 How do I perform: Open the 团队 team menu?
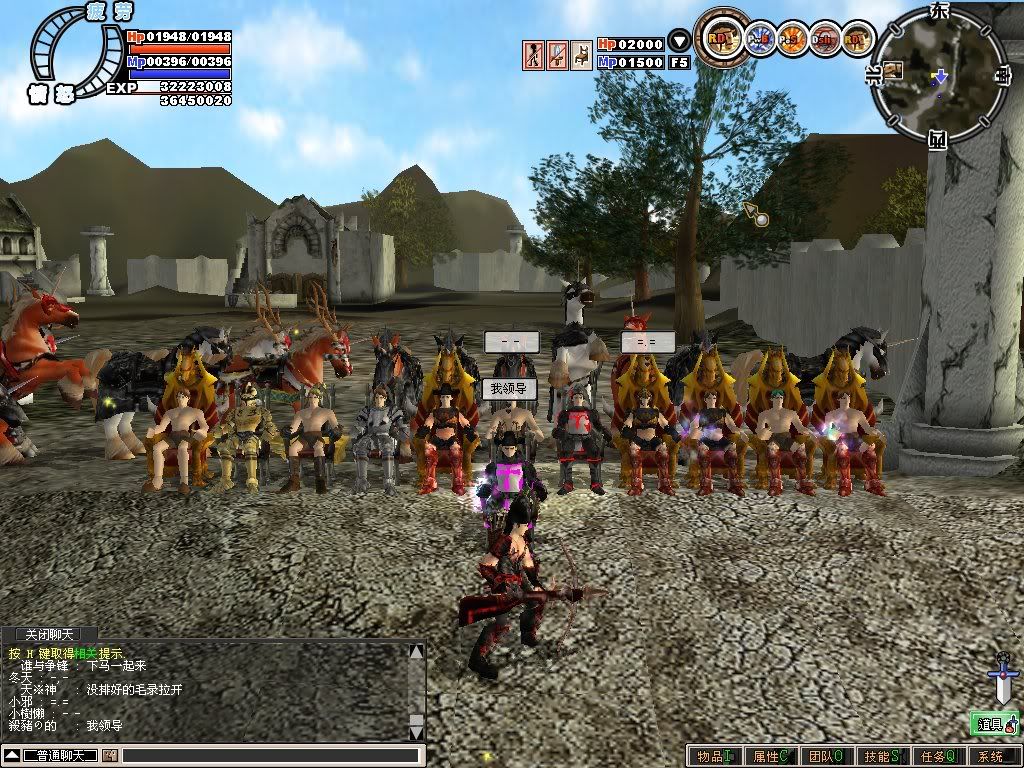click(x=826, y=757)
